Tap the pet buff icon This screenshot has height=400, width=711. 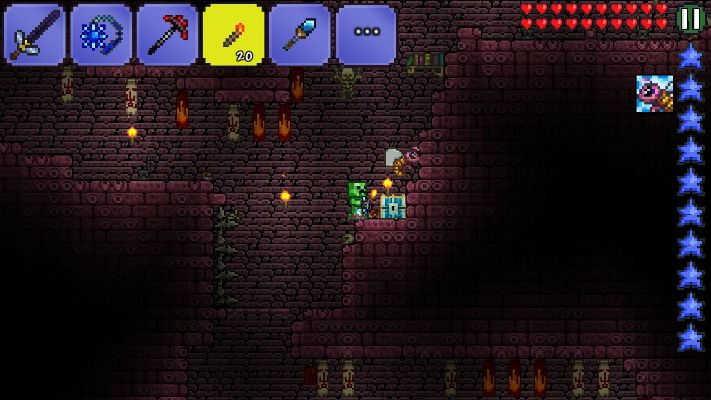point(654,93)
